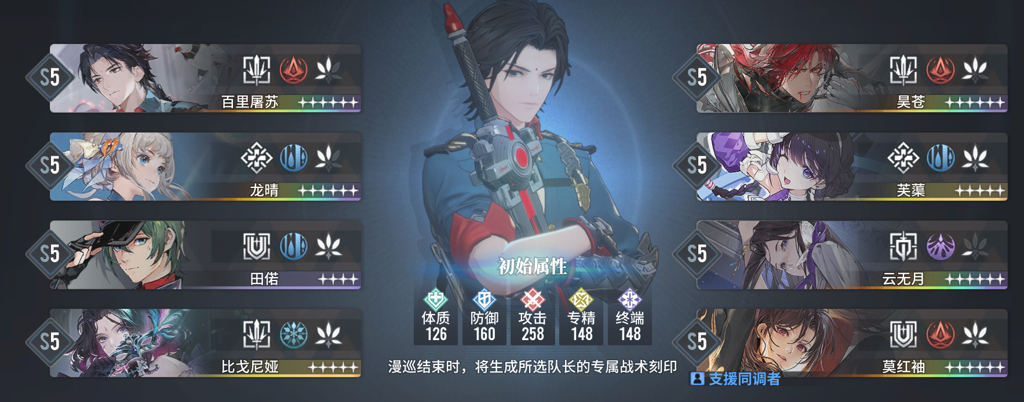Select the 比戈尼娅 character card
This screenshot has width=1024, height=402.
pyautogui.click(x=205, y=343)
